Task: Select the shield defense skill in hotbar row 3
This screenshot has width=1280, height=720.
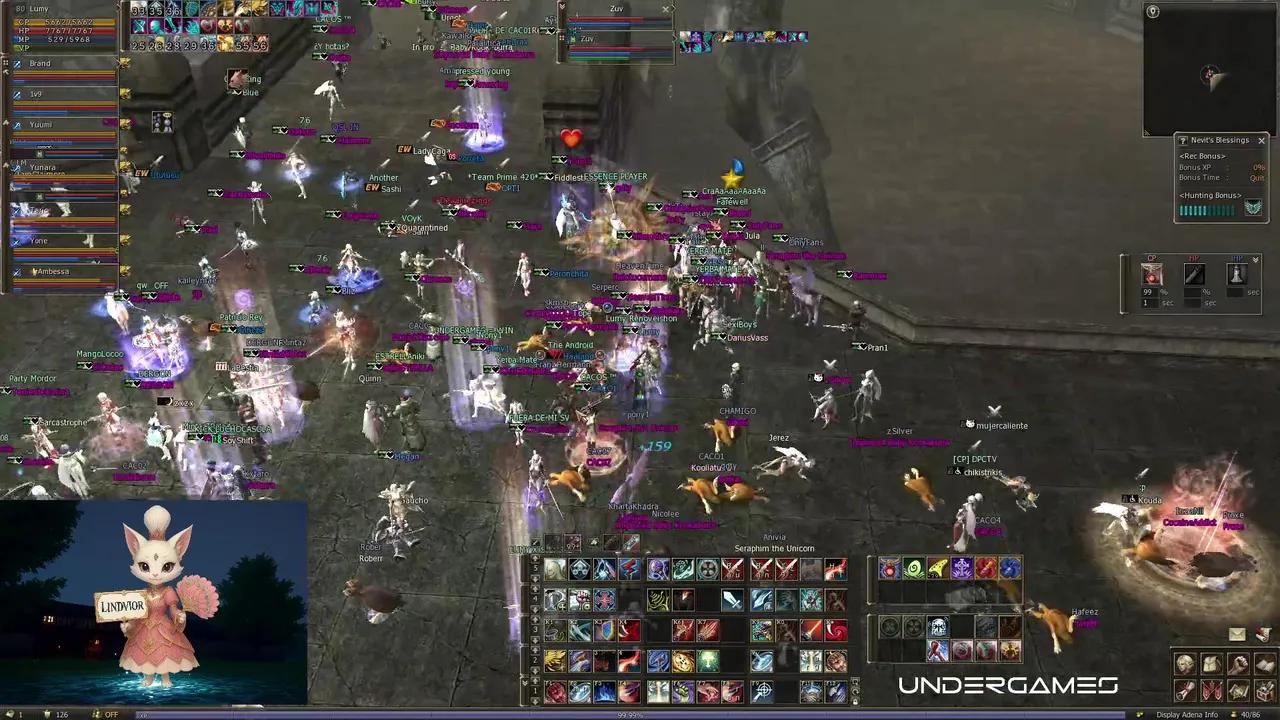Action: (x=605, y=631)
